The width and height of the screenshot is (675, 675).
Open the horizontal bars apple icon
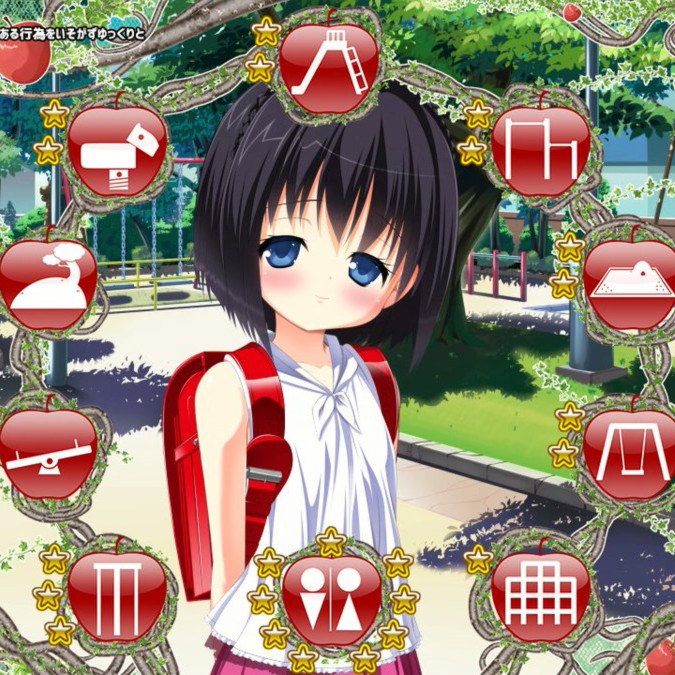[x=541, y=150]
